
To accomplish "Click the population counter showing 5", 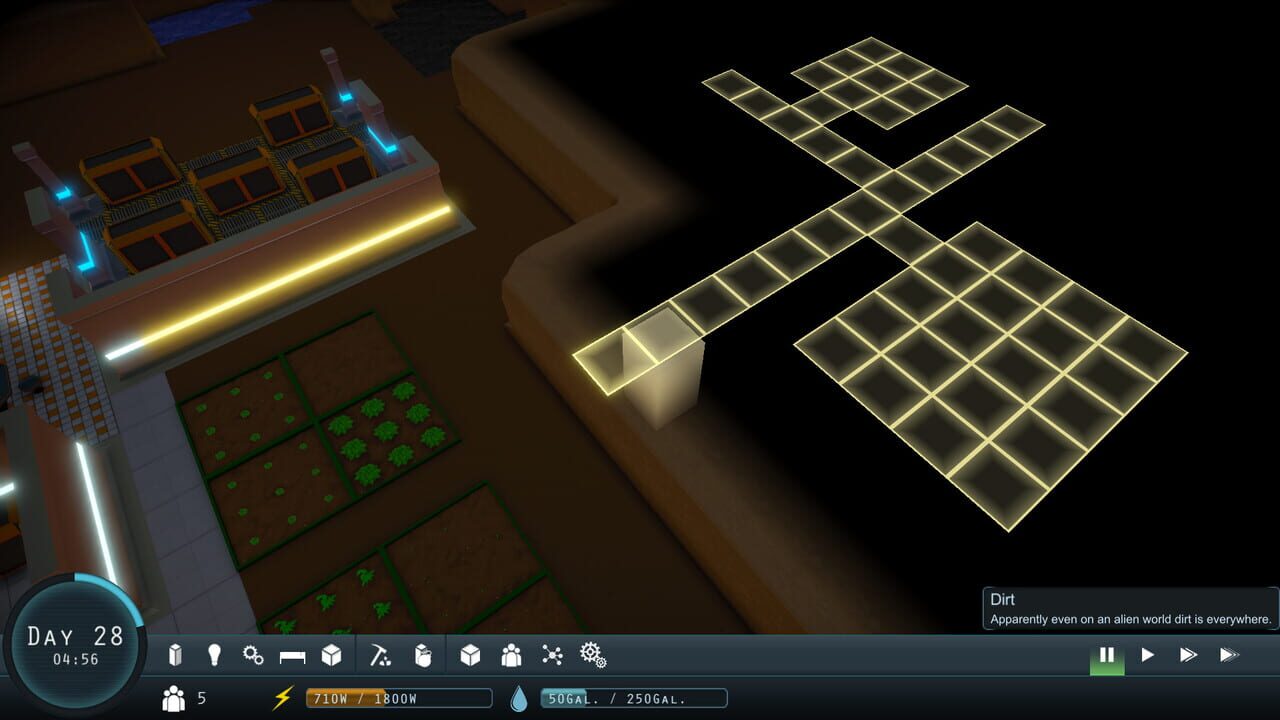I will click(185, 700).
